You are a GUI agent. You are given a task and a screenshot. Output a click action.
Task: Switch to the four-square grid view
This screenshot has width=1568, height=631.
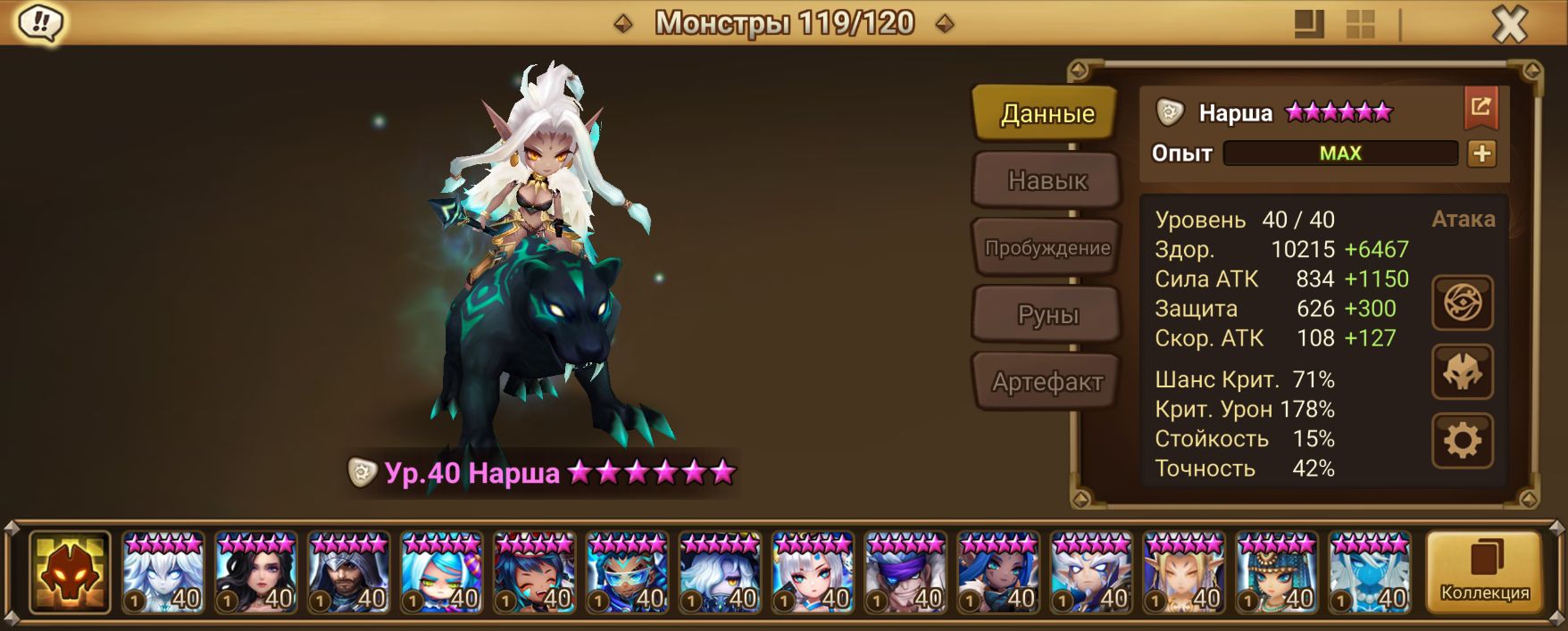point(1360,24)
